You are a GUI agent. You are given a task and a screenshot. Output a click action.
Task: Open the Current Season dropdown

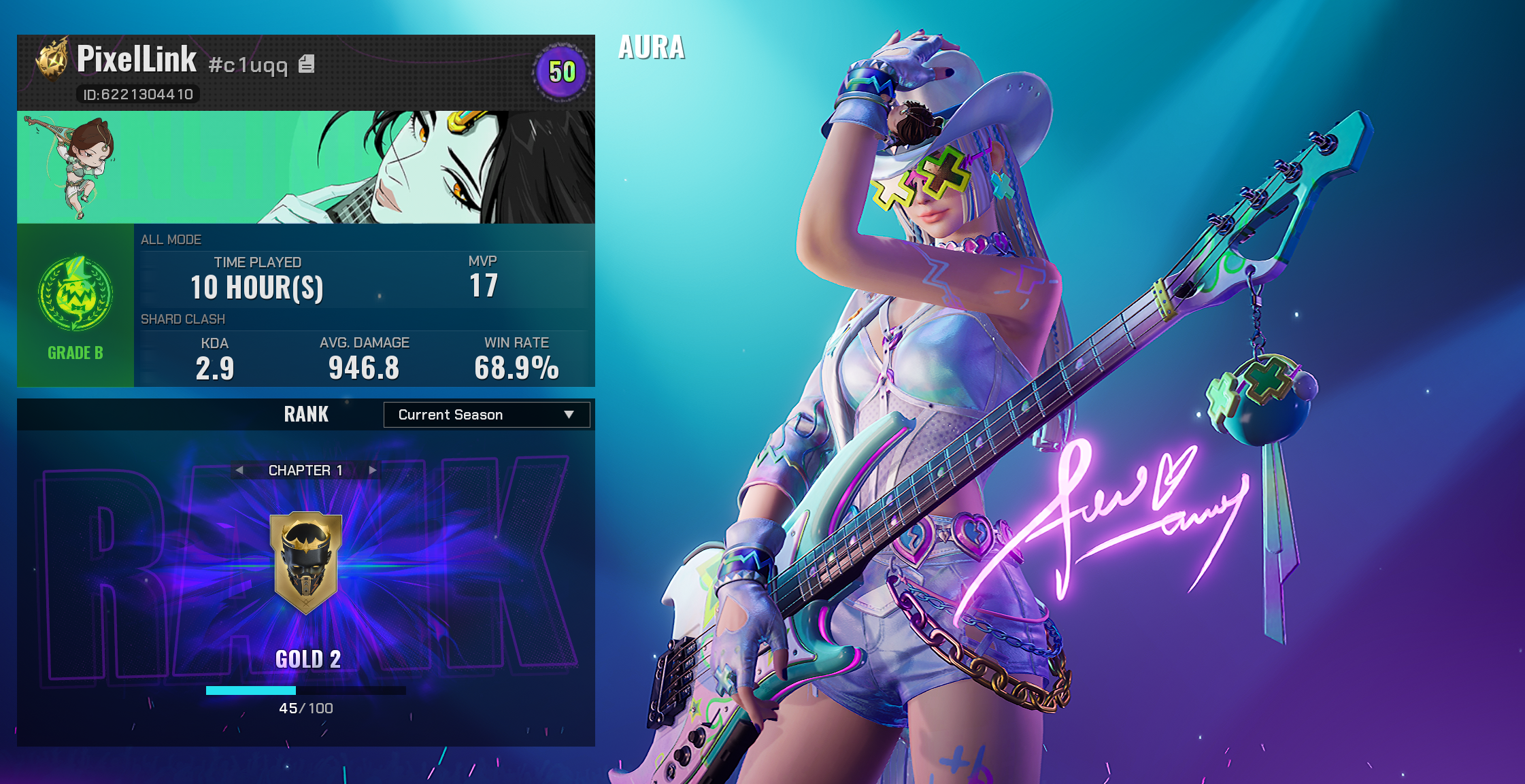[486, 415]
